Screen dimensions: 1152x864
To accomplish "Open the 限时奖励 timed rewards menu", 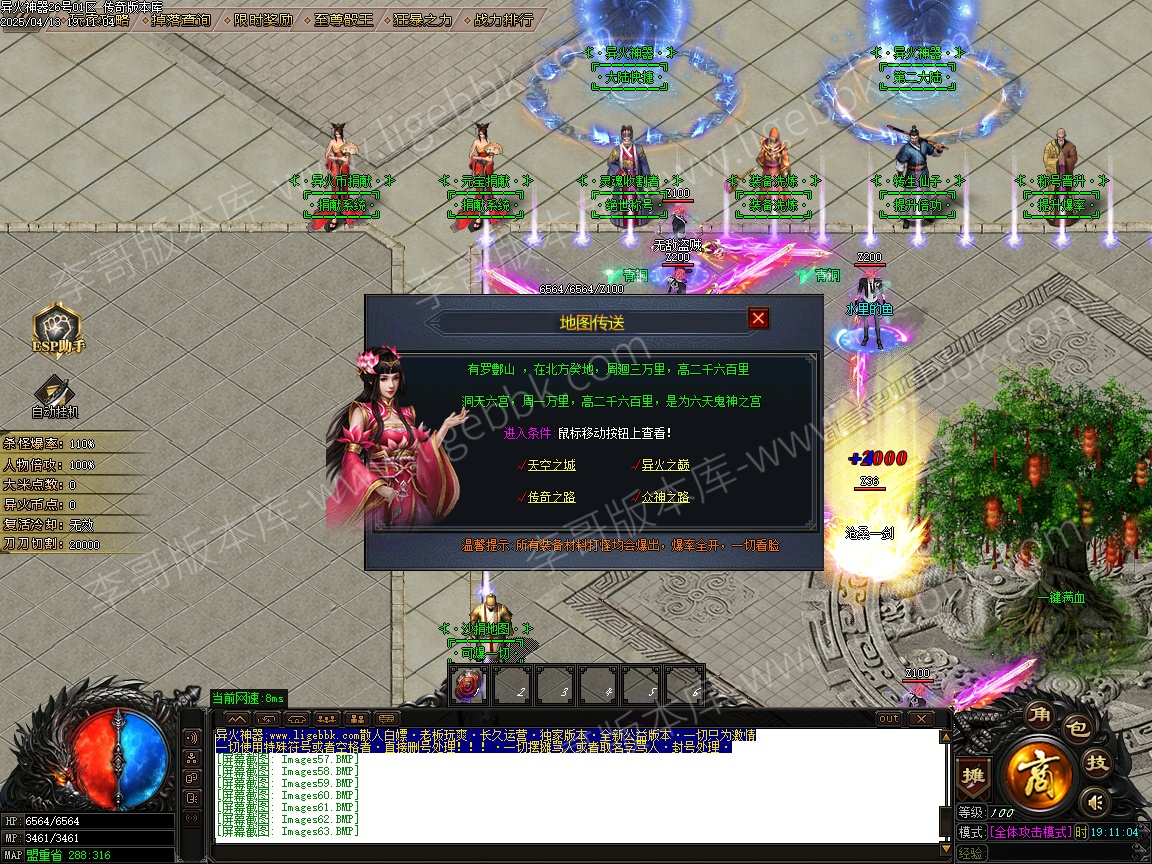I will (x=264, y=19).
